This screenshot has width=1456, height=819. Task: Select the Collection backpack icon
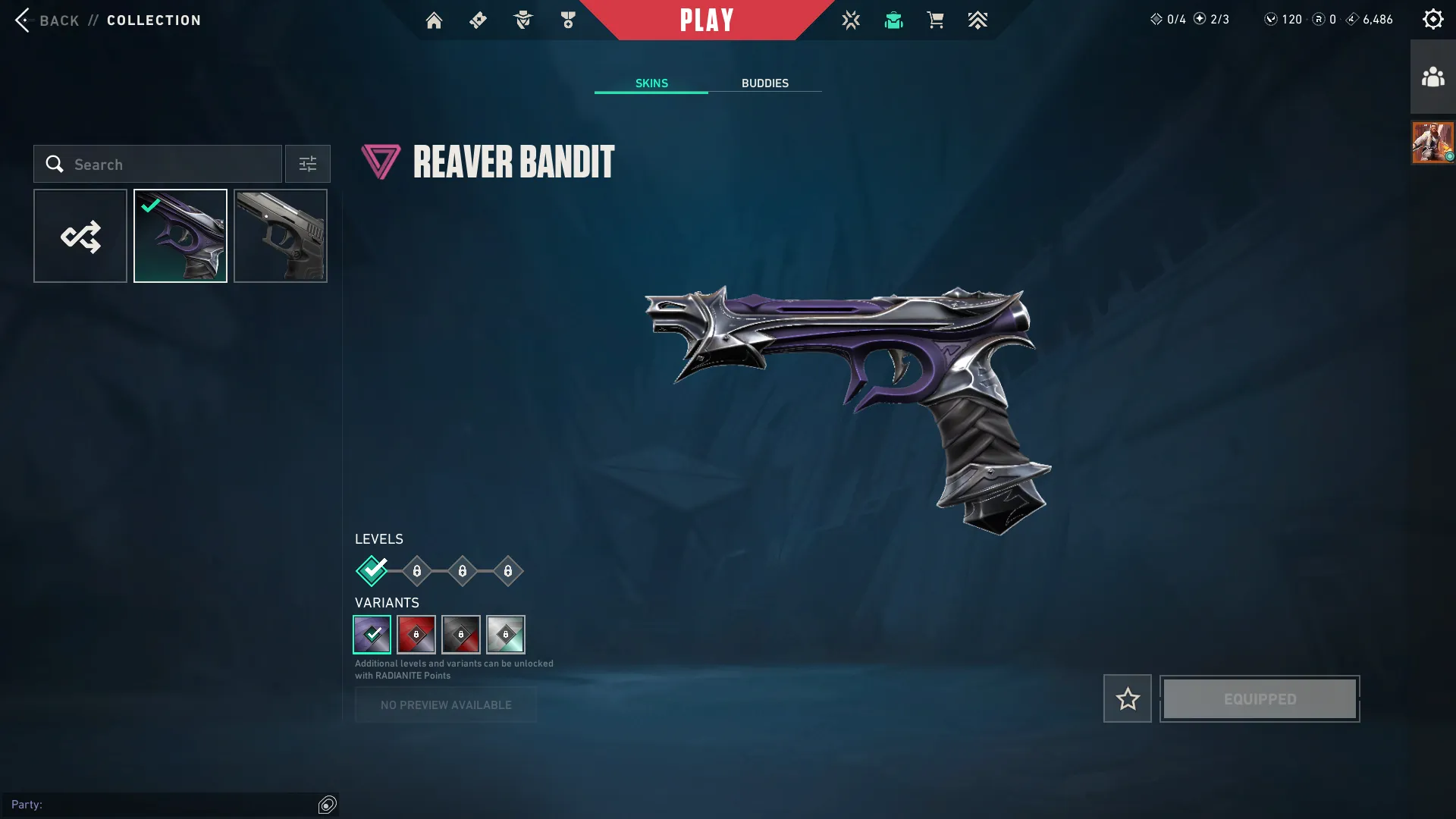893,20
